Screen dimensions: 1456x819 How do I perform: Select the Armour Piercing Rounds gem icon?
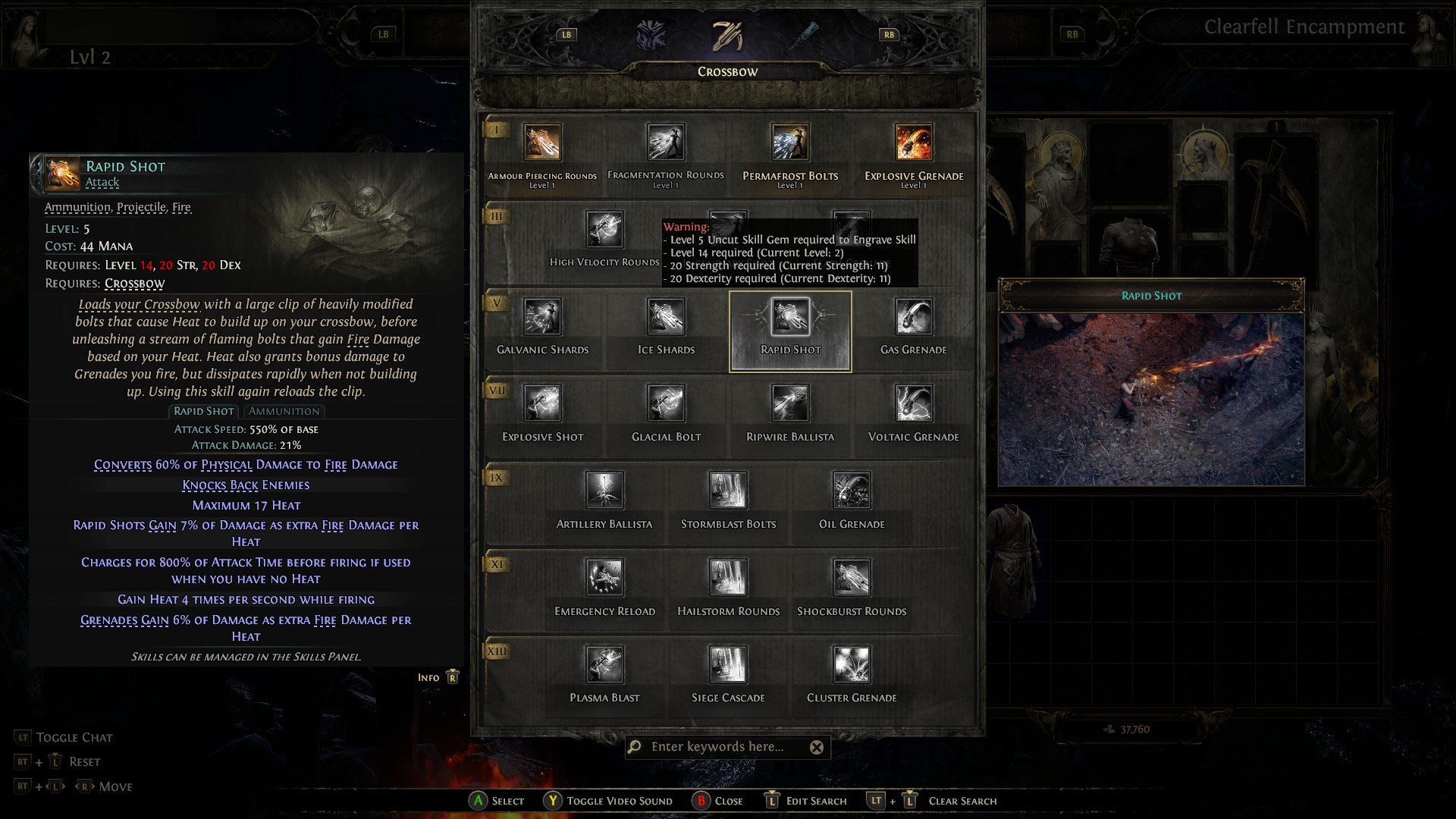tap(543, 142)
